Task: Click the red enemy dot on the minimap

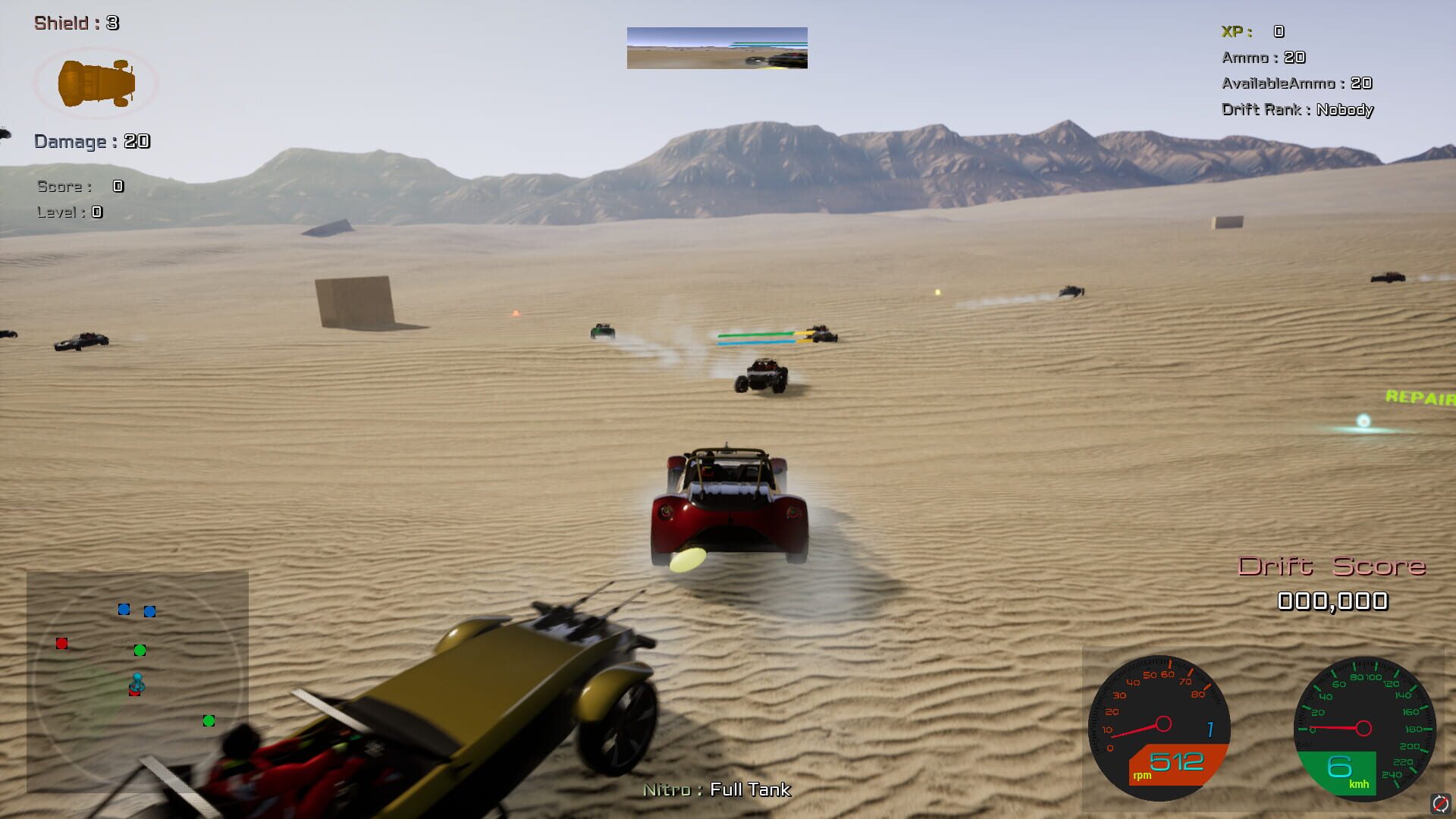Action: [62, 643]
